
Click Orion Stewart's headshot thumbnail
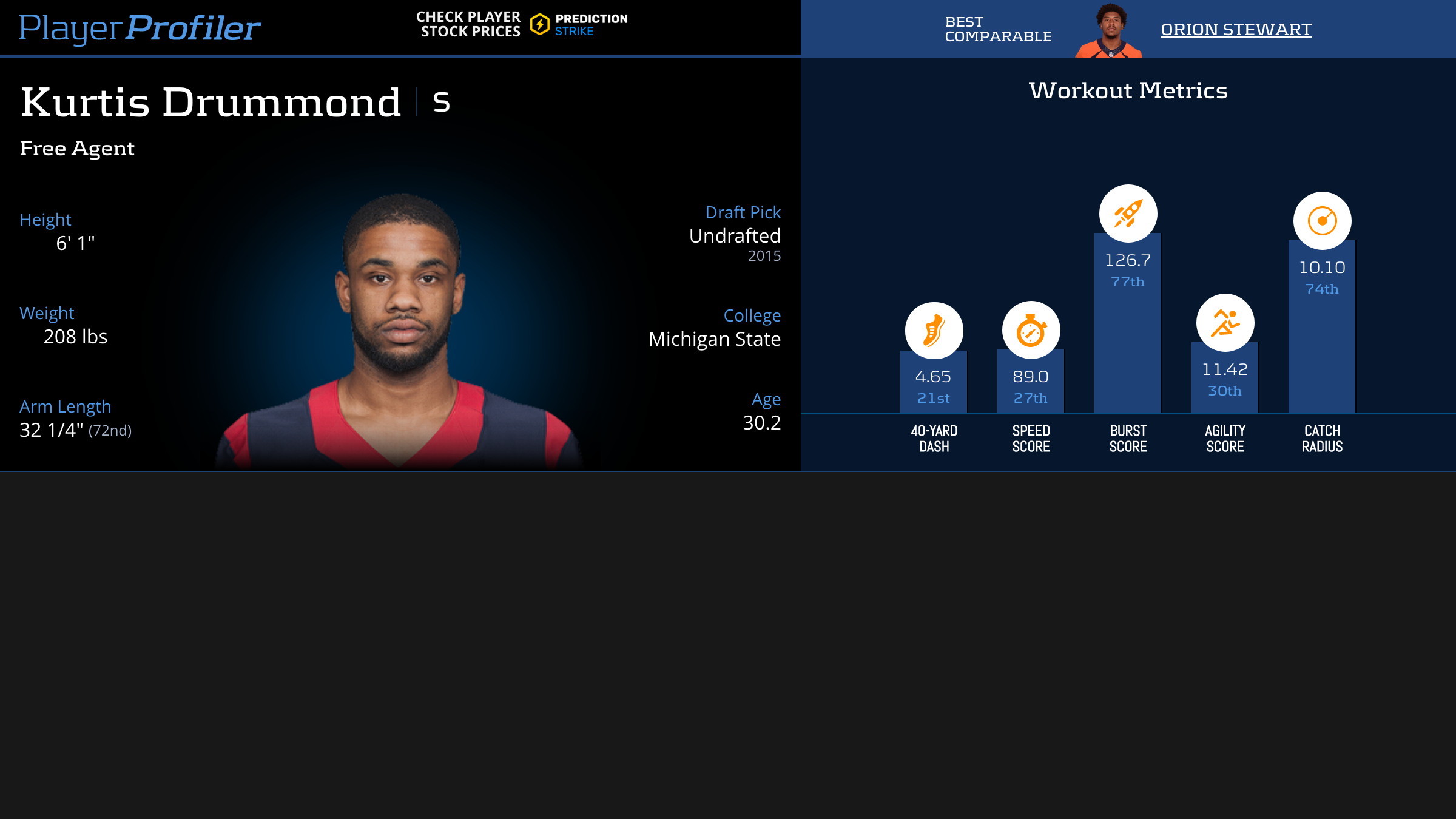[x=1110, y=32]
